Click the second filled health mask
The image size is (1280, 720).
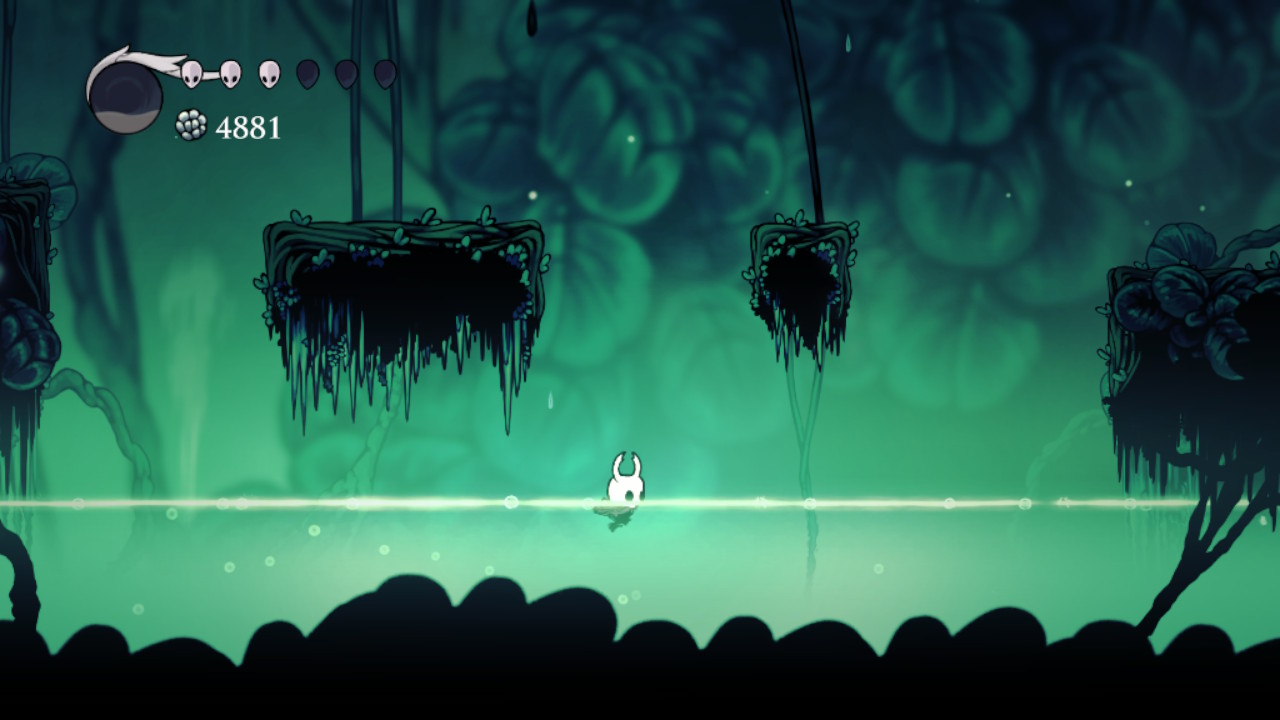[x=229, y=75]
